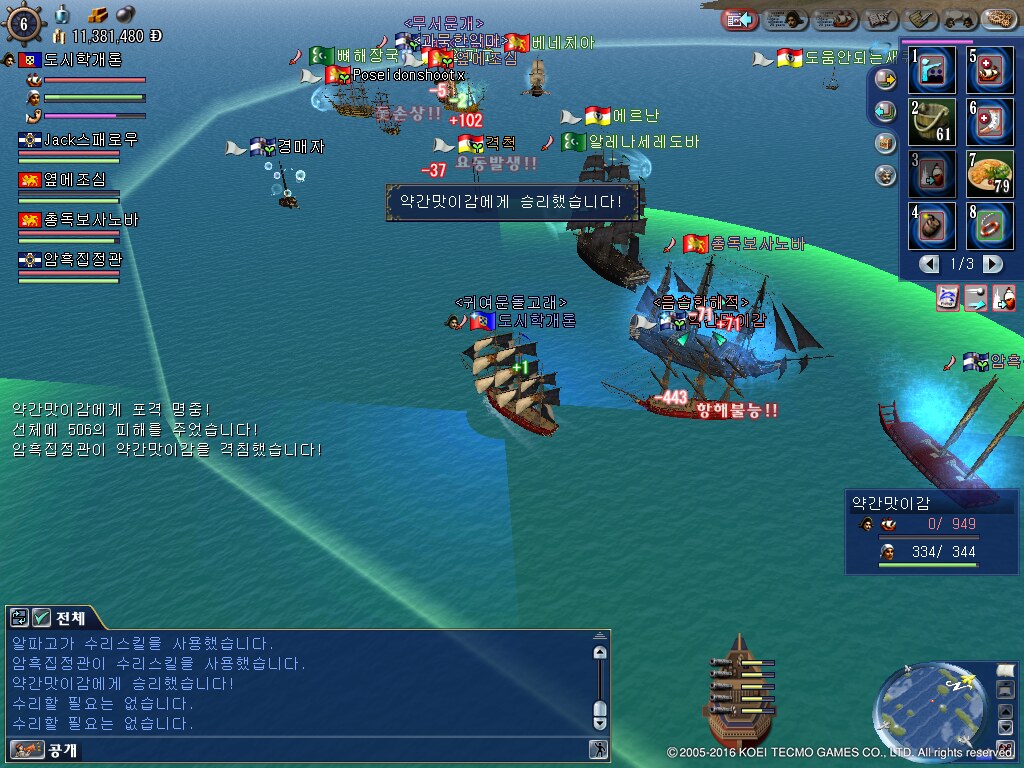Activate the lifebuoy item in slot 8
1024x768 pixels.
point(989,225)
